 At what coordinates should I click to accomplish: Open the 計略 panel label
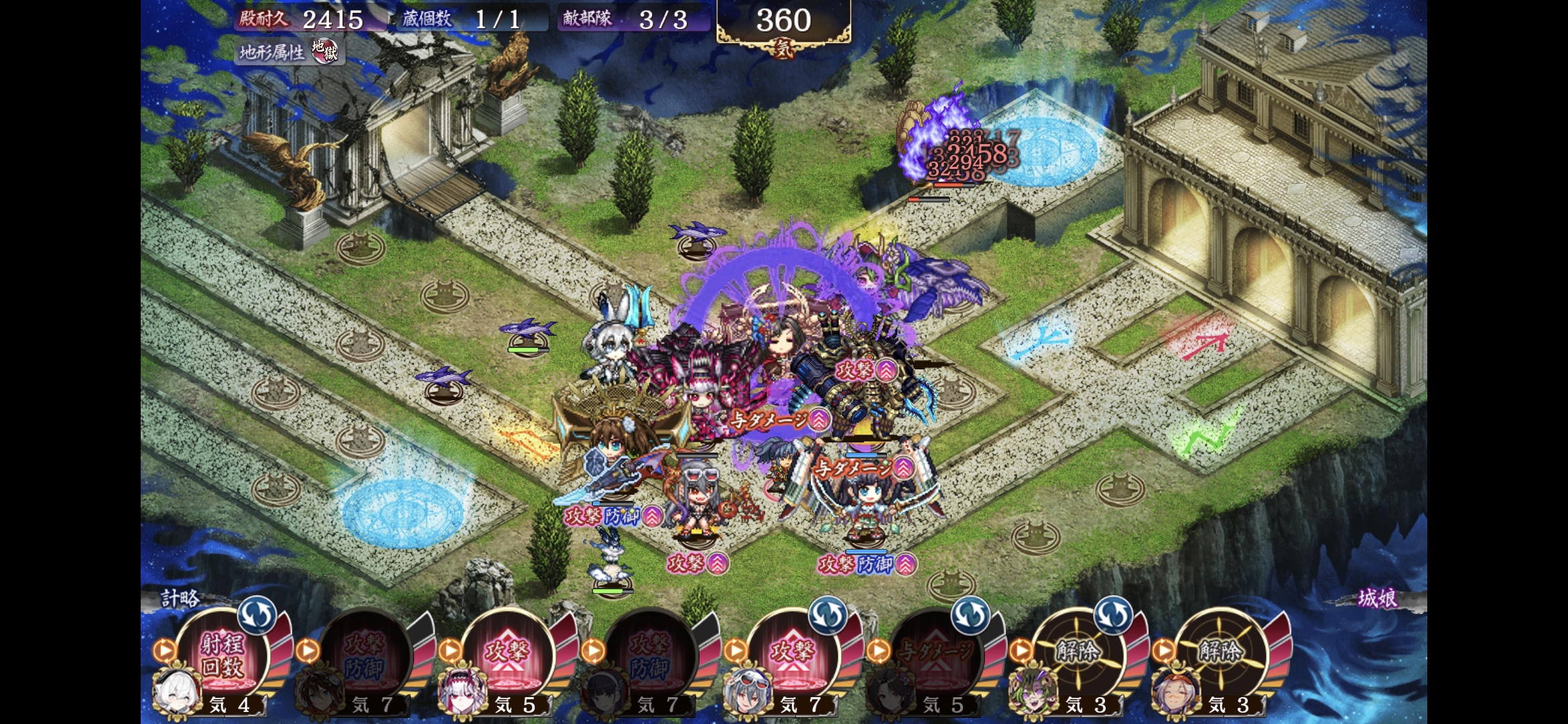pos(180,598)
